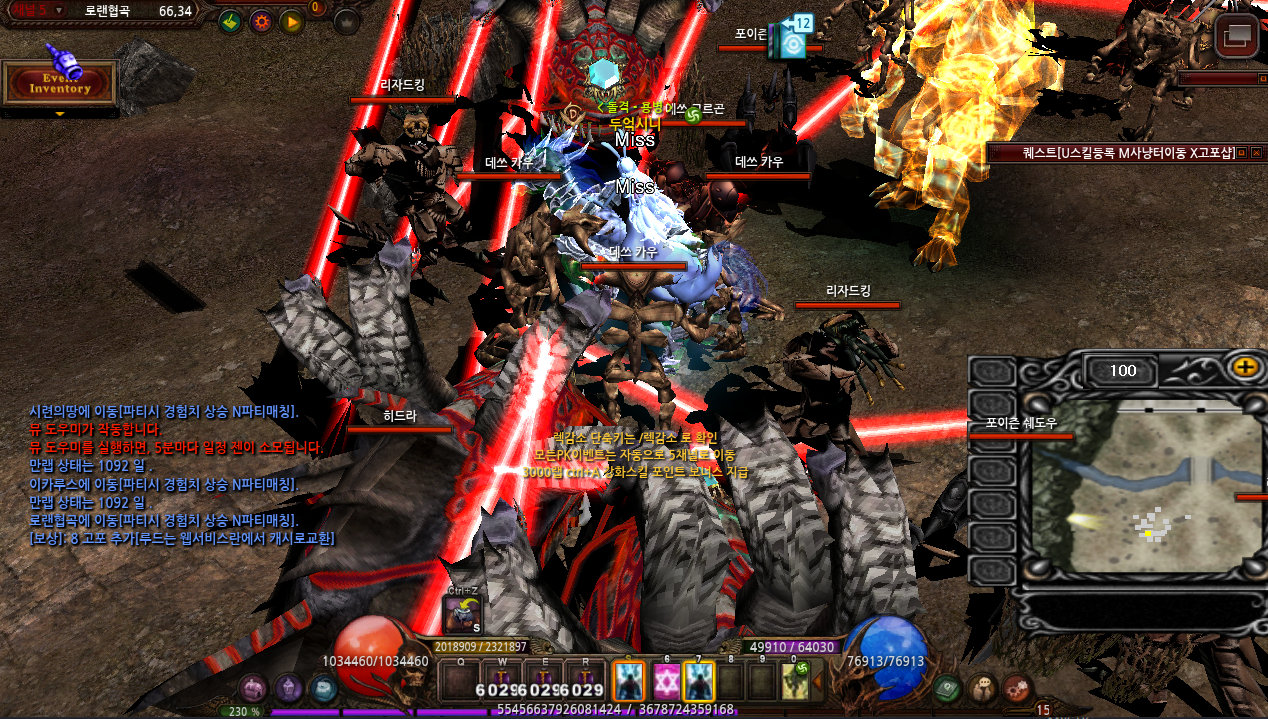
Task: Click the minimap's yellow plus button
Action: (1245, 367)
